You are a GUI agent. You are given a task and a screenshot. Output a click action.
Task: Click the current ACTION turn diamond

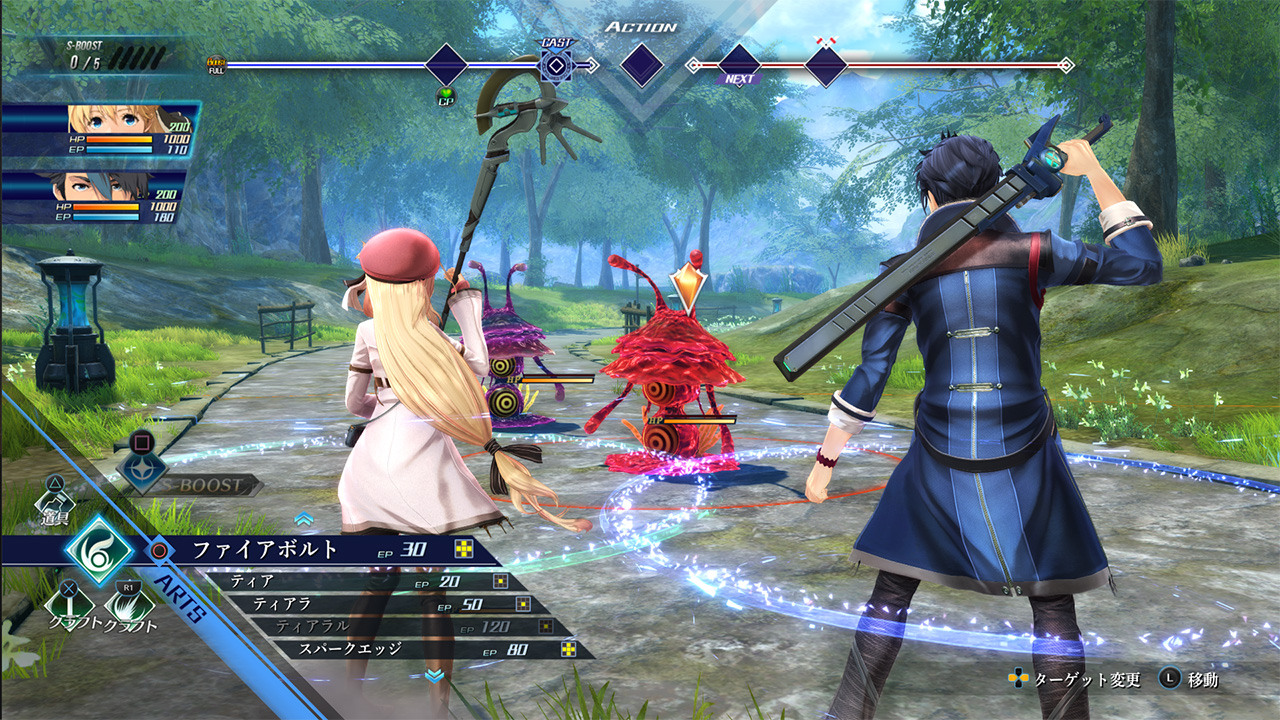pyautogui.click(x=641, y=65)
